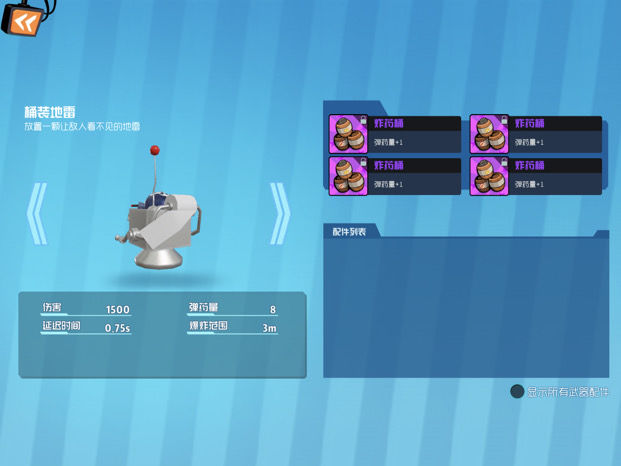Image resolution: width=621 pixels, height=466 pixels.
Task: Toggle the 显示所有武器配件 option
Action: point(517,392)
